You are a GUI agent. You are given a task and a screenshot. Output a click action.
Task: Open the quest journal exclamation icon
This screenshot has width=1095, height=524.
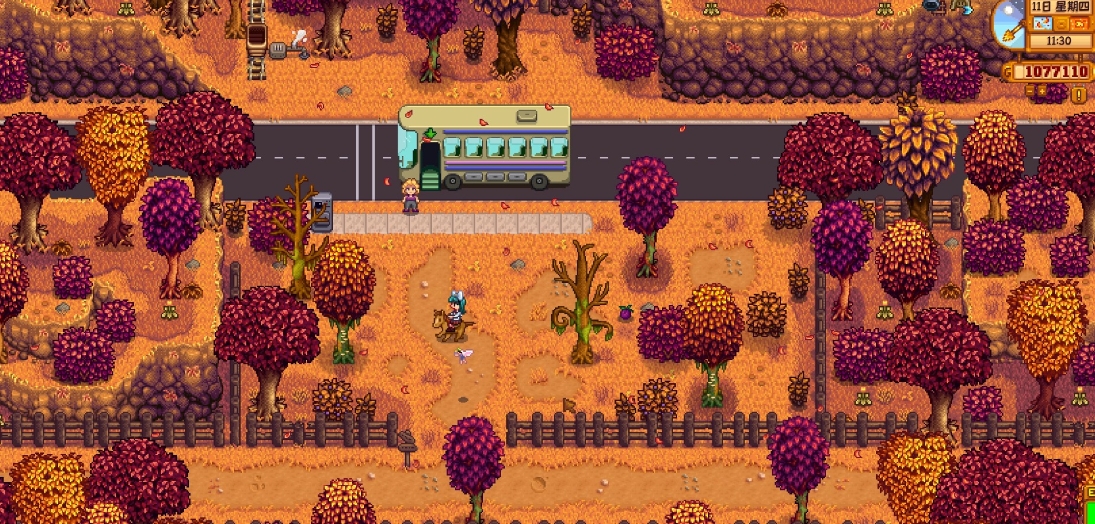point(1079,95)
